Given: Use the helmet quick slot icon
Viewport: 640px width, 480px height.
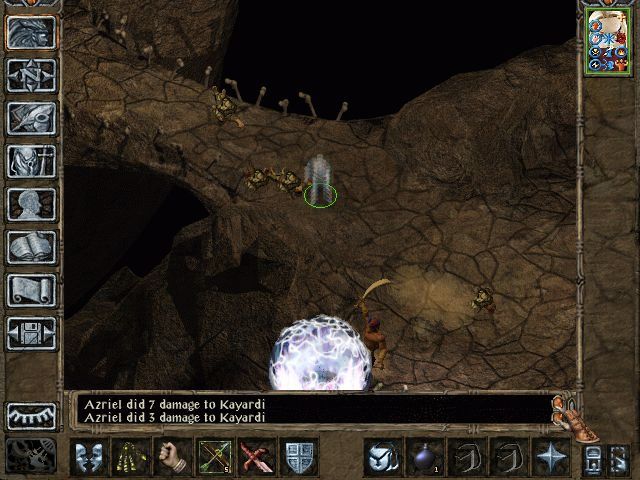Looking at the screenshot, I should [x=381, y=457].
